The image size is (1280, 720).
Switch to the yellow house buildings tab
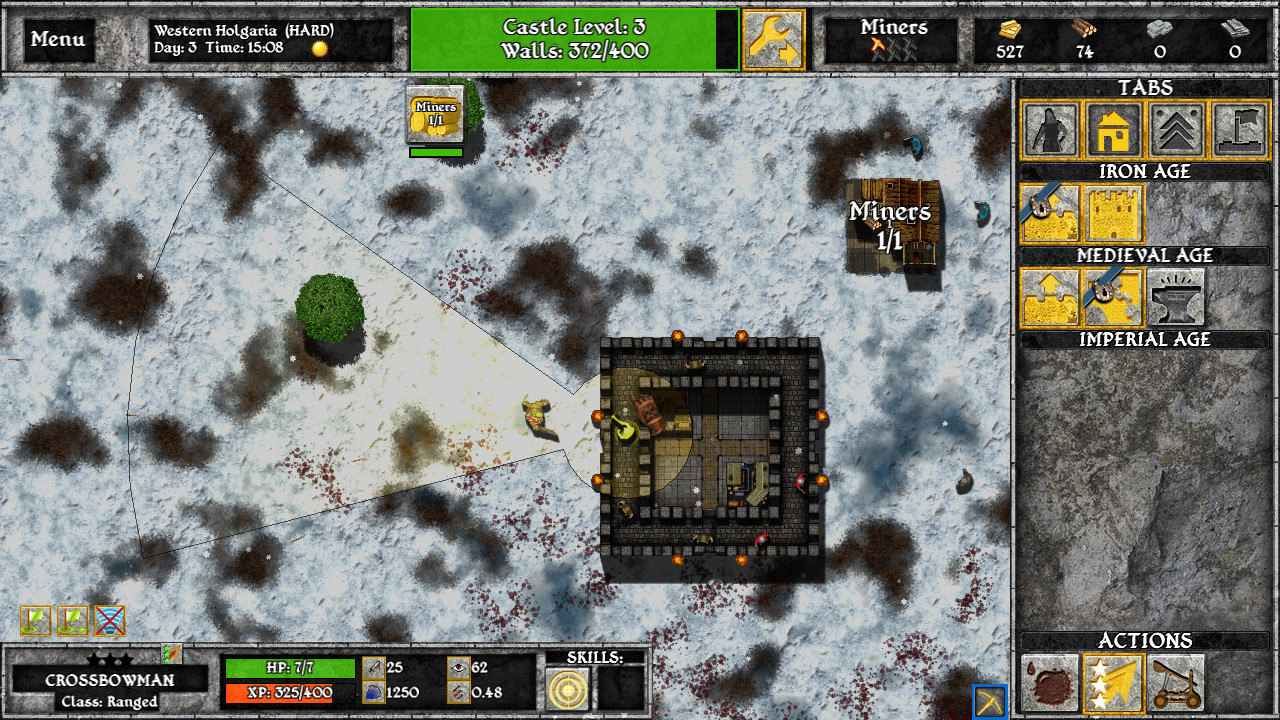tap(1113, 130)
